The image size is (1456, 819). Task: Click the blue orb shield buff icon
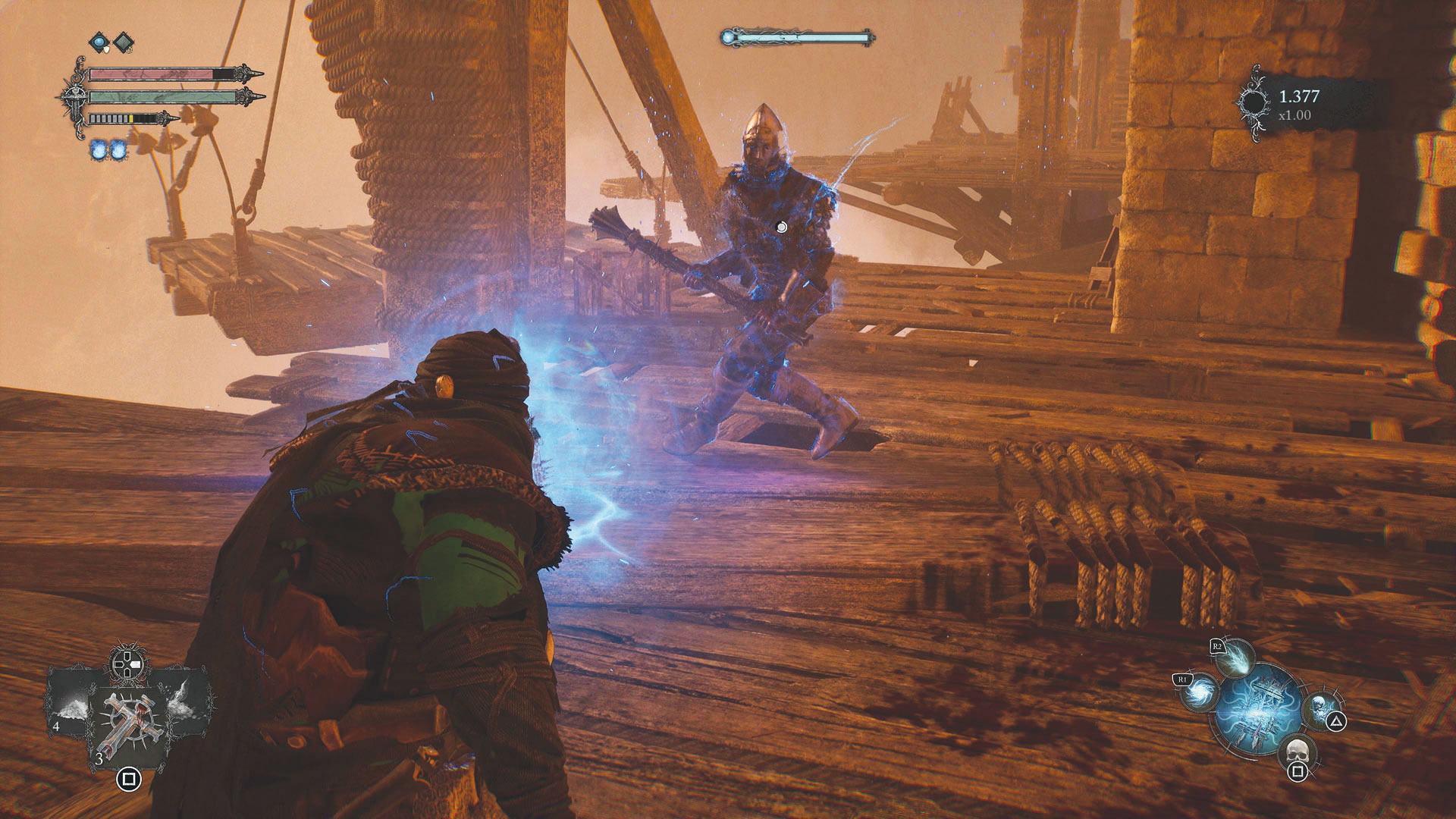point(99,42)
